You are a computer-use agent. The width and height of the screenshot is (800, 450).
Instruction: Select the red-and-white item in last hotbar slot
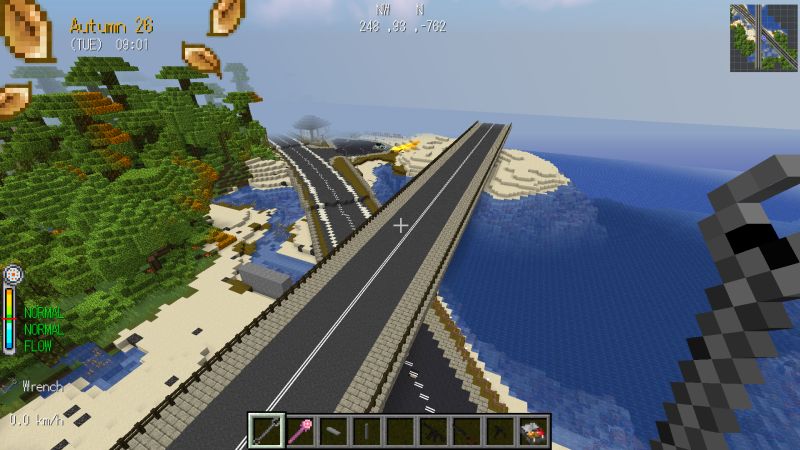coord(534,431)
